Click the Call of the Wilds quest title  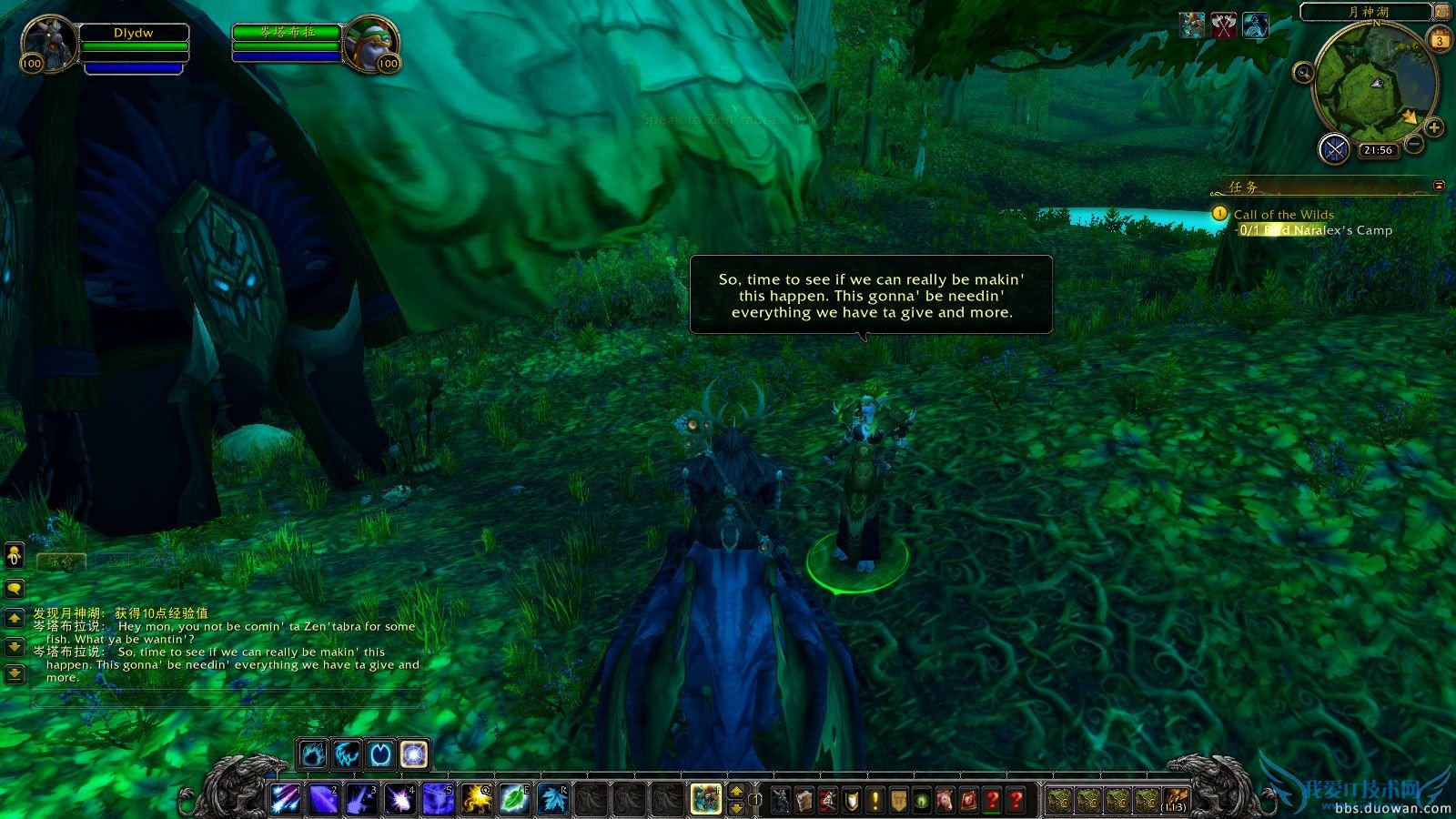point(1283,214)
